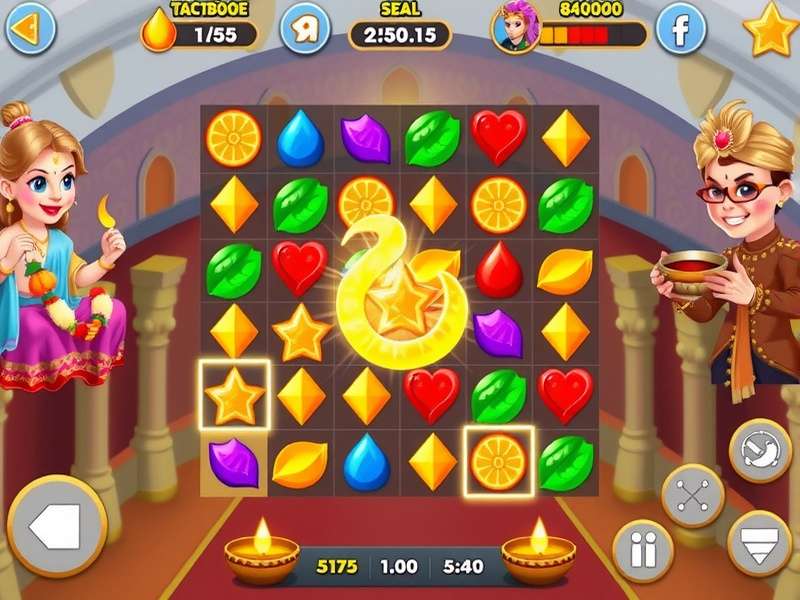The image size is (800, 600).
Task: Open the Facebook share button
Action: tap(680, 31)
